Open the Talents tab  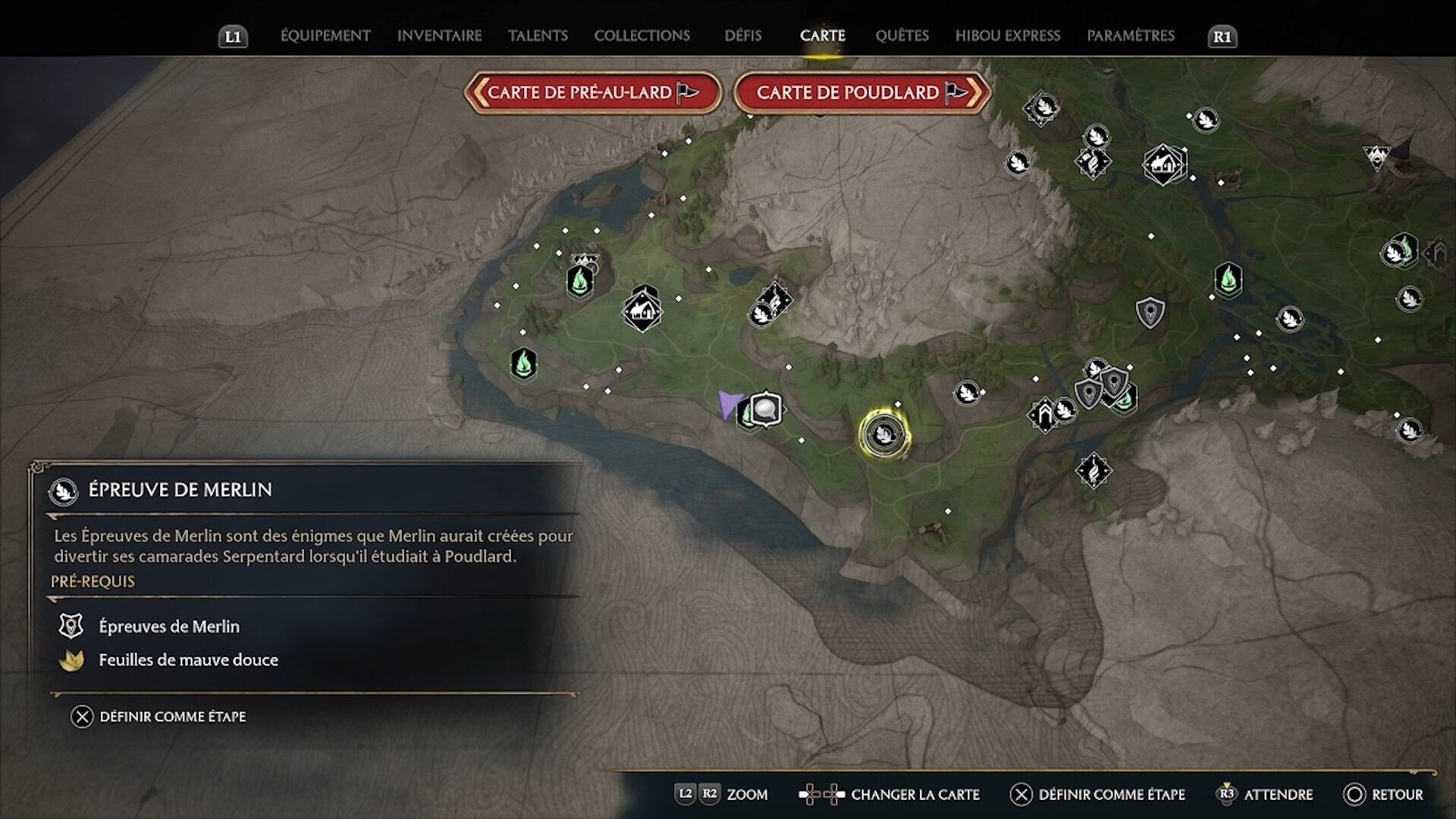(x=538, y=36)
